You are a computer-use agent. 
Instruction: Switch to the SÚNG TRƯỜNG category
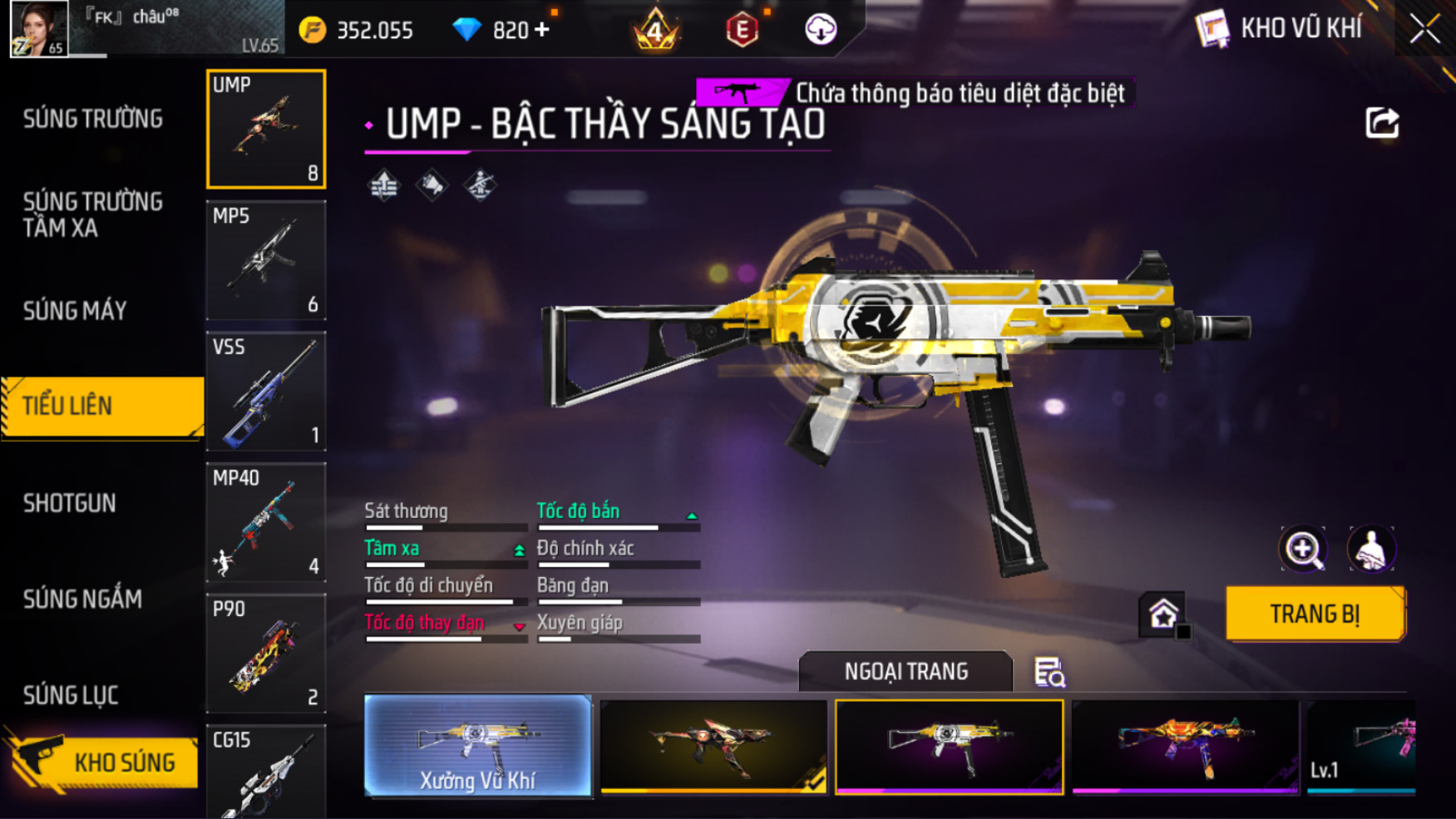click(x=93, y=120)
